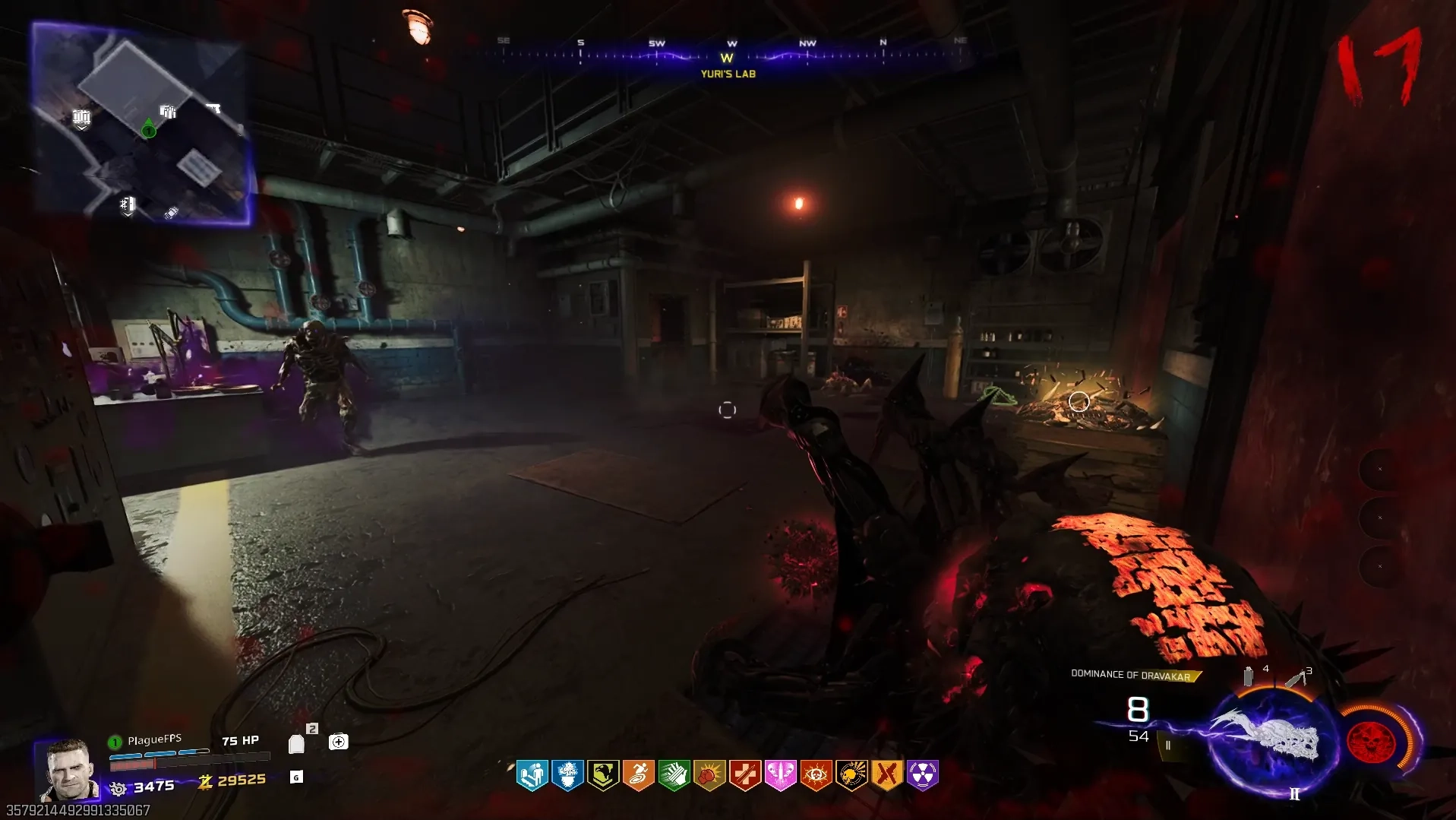Select the crossed pistols Double Tap perk
Viewport: 1456px width, 820px height.
point(886,775)
